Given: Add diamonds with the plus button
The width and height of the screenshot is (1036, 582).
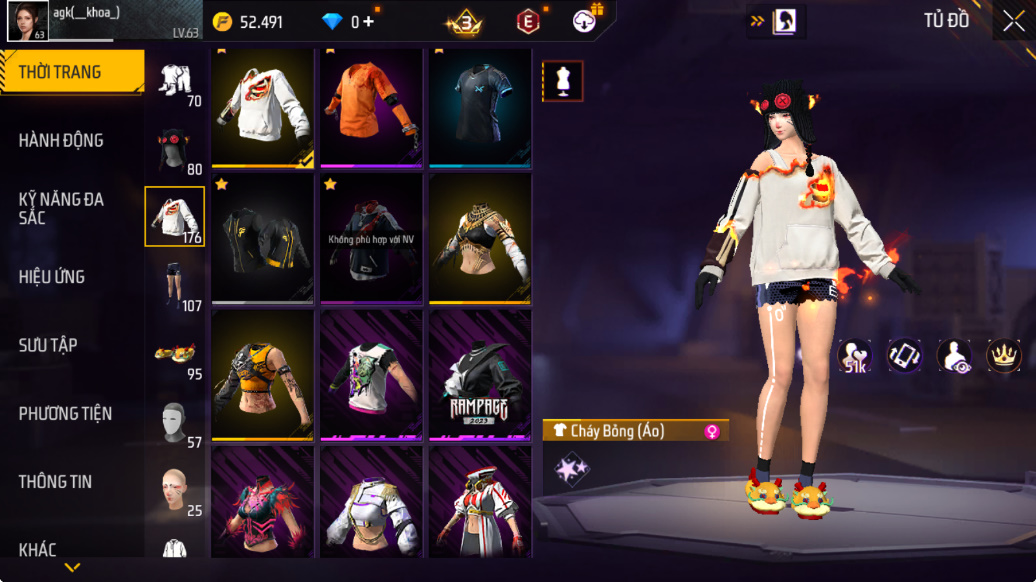Looking at the screenshot, I should click(x=369, y=22).
